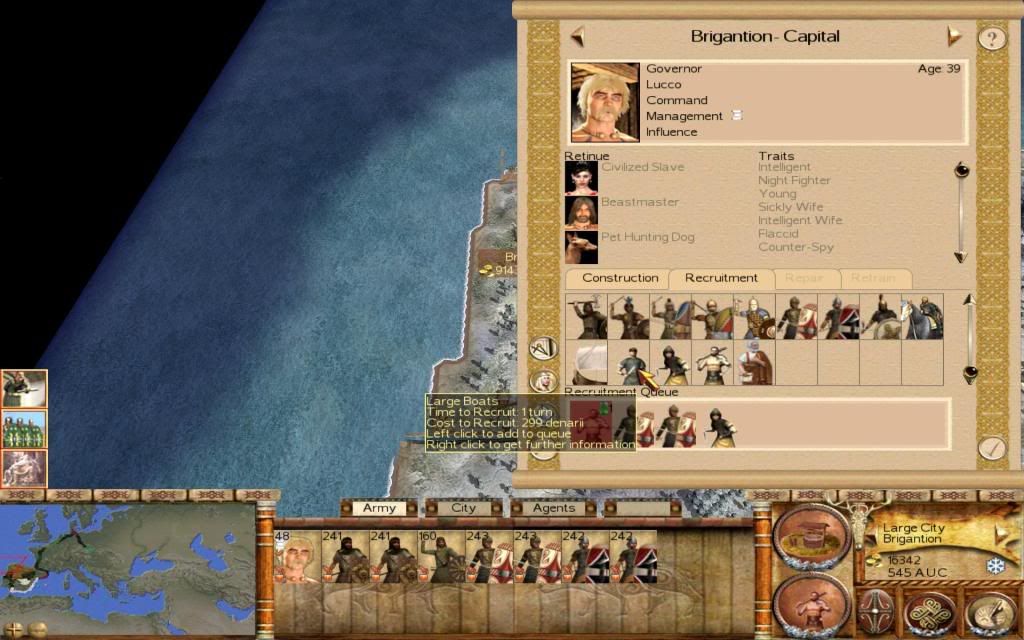Remove the hooded unit from recruitment queue
The image size is (1024, 640).
719,426
